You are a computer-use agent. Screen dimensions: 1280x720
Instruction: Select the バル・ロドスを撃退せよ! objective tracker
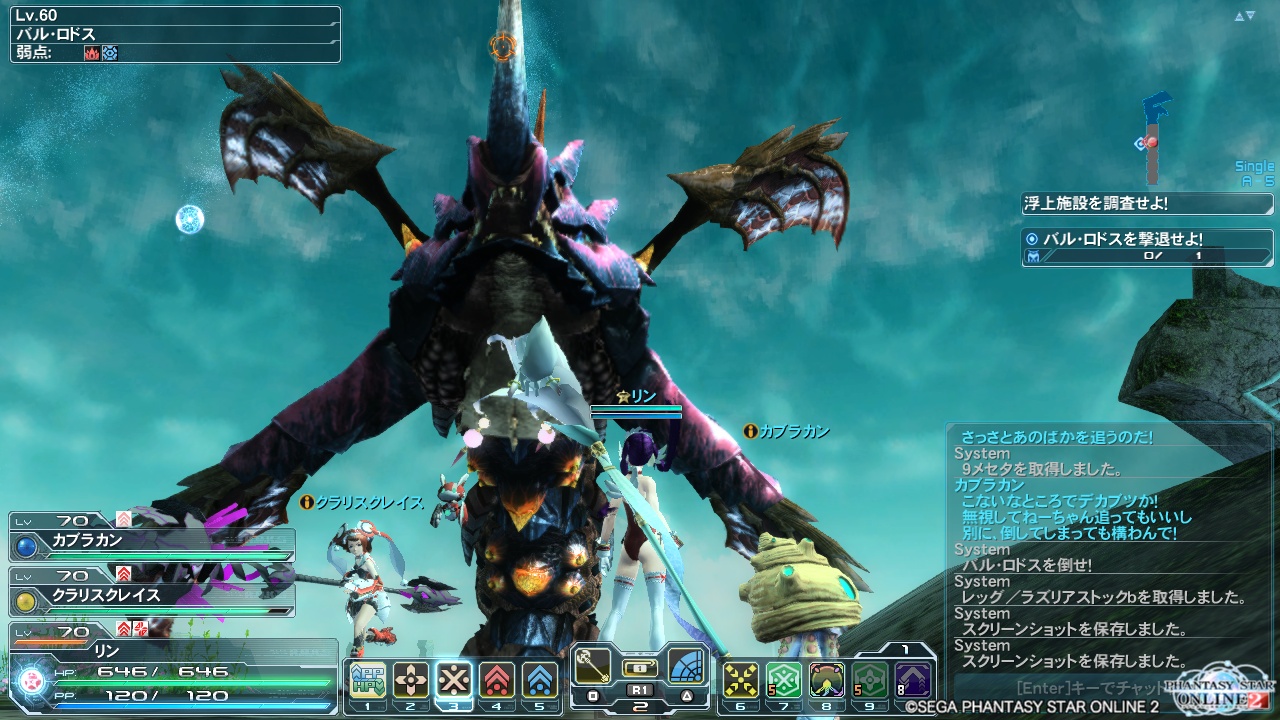(1147, 247)
